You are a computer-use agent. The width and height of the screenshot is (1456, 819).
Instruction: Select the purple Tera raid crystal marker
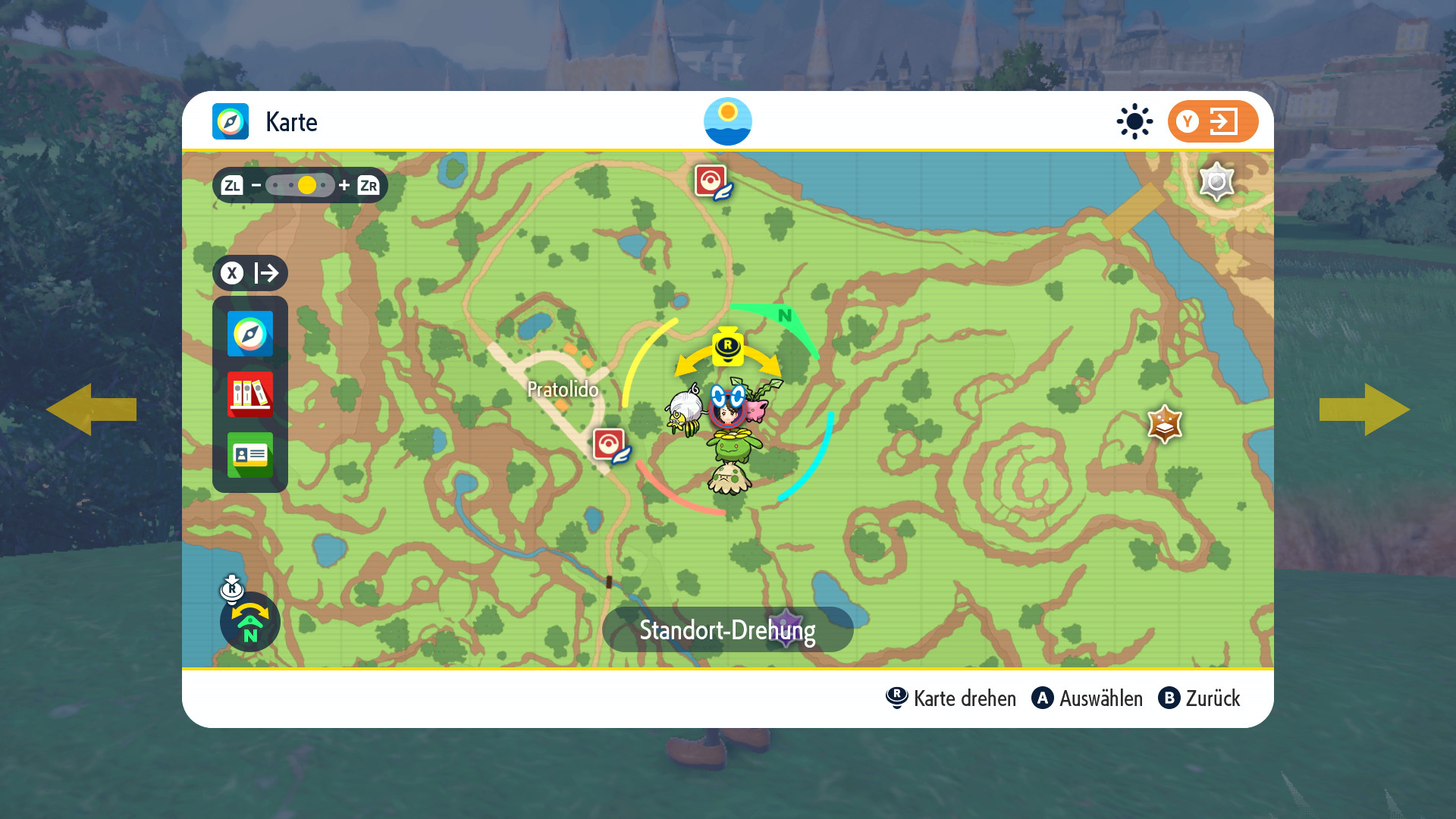coord(786,626)
